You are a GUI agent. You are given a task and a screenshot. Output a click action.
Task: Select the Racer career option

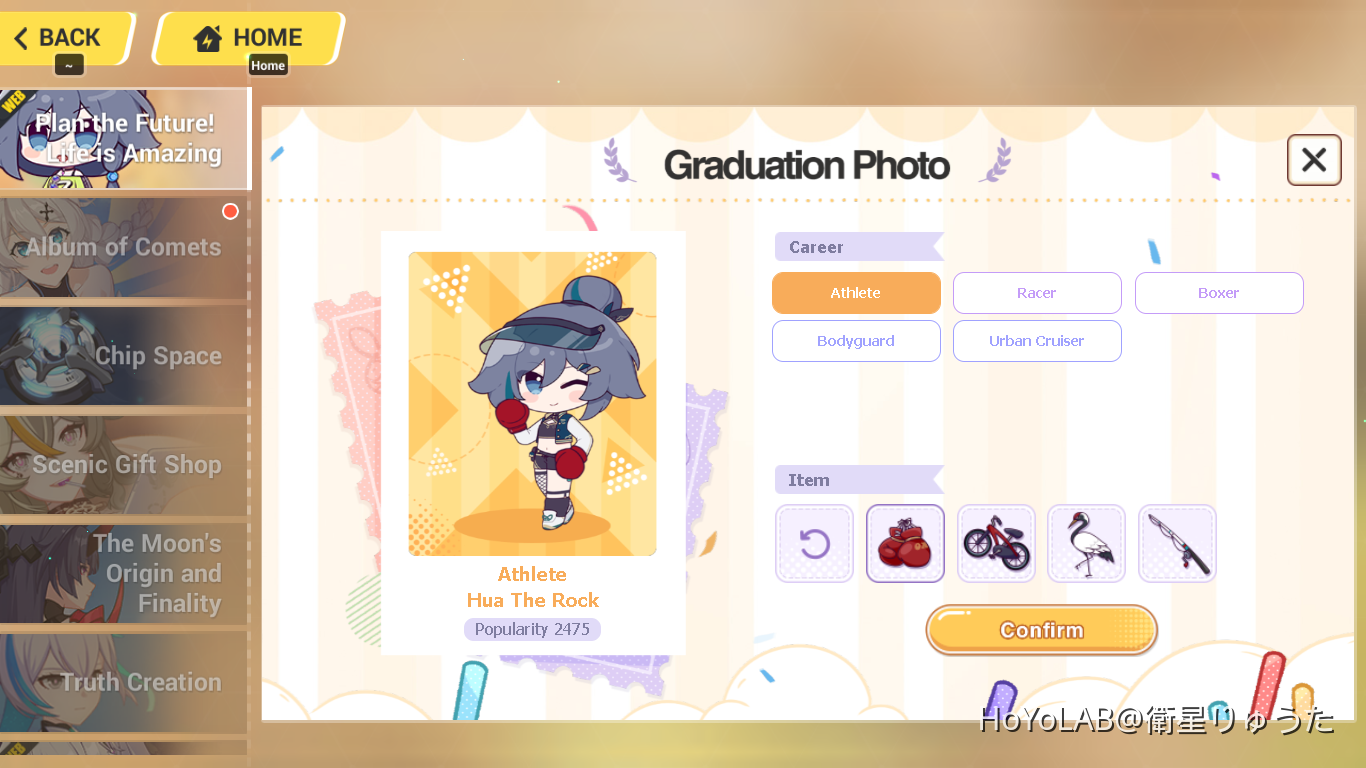(x=1037, y=292)
